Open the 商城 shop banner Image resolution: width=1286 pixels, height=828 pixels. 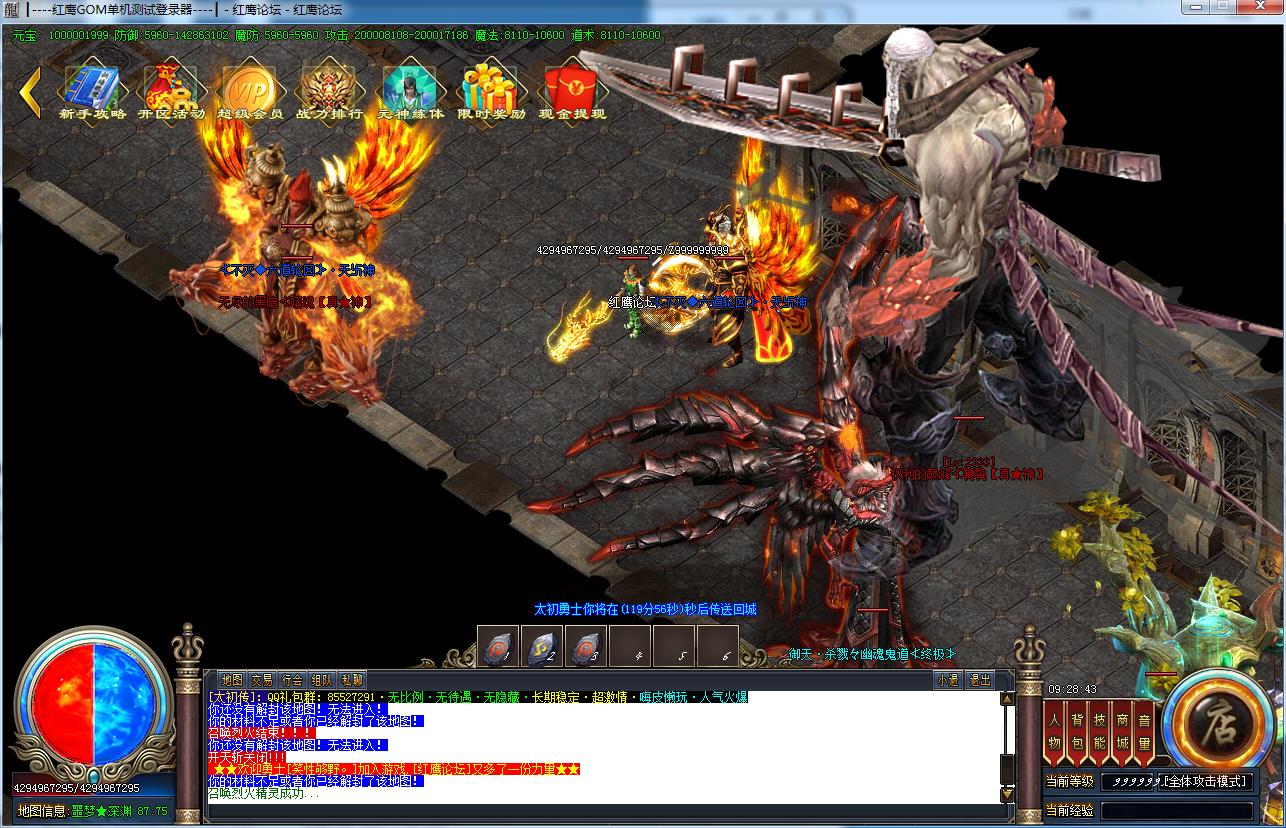[x=1122, y=733]
